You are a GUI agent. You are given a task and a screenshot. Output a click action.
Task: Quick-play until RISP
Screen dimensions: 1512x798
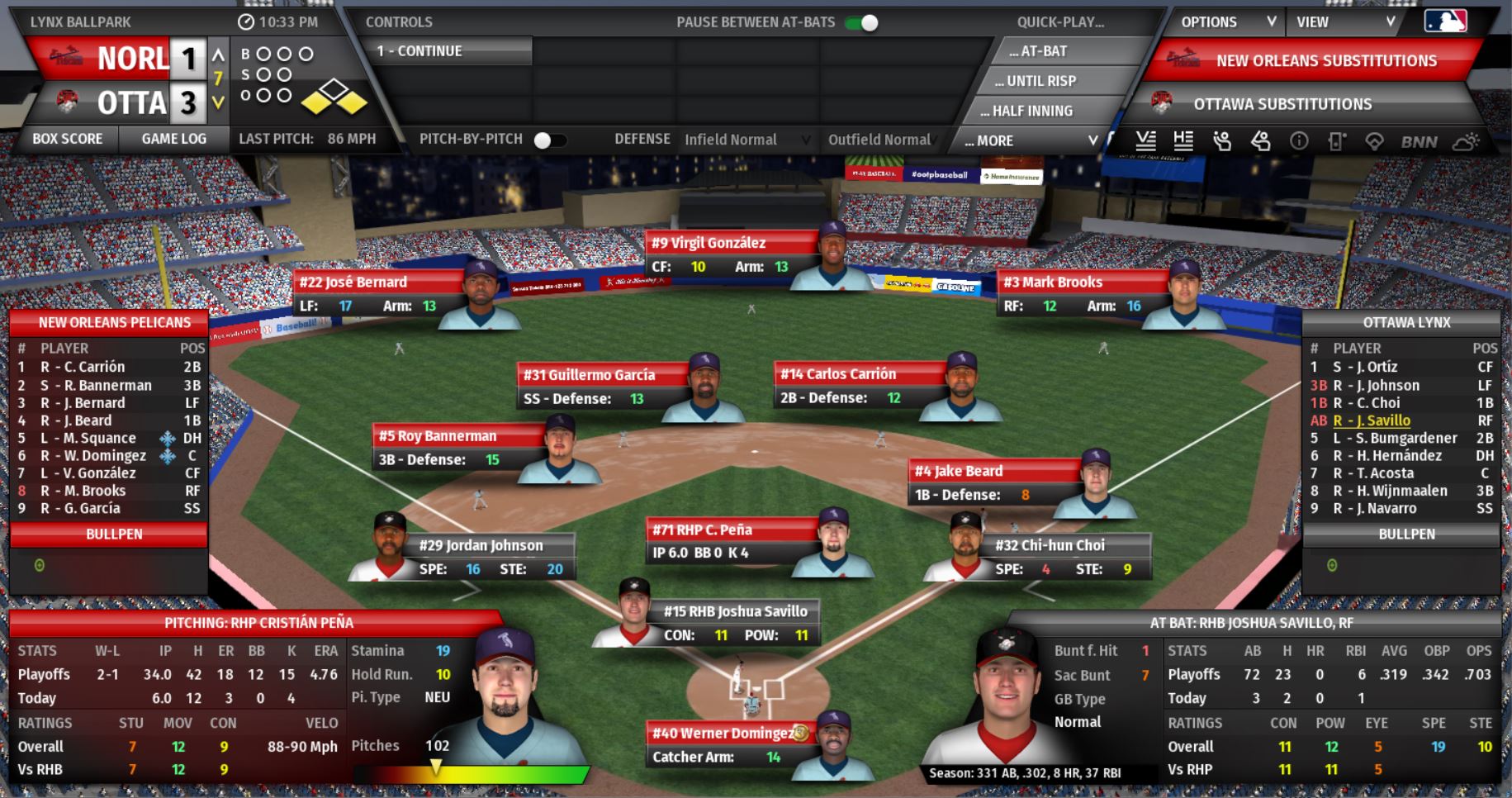pyautogui.click(x=1040, y=81)
